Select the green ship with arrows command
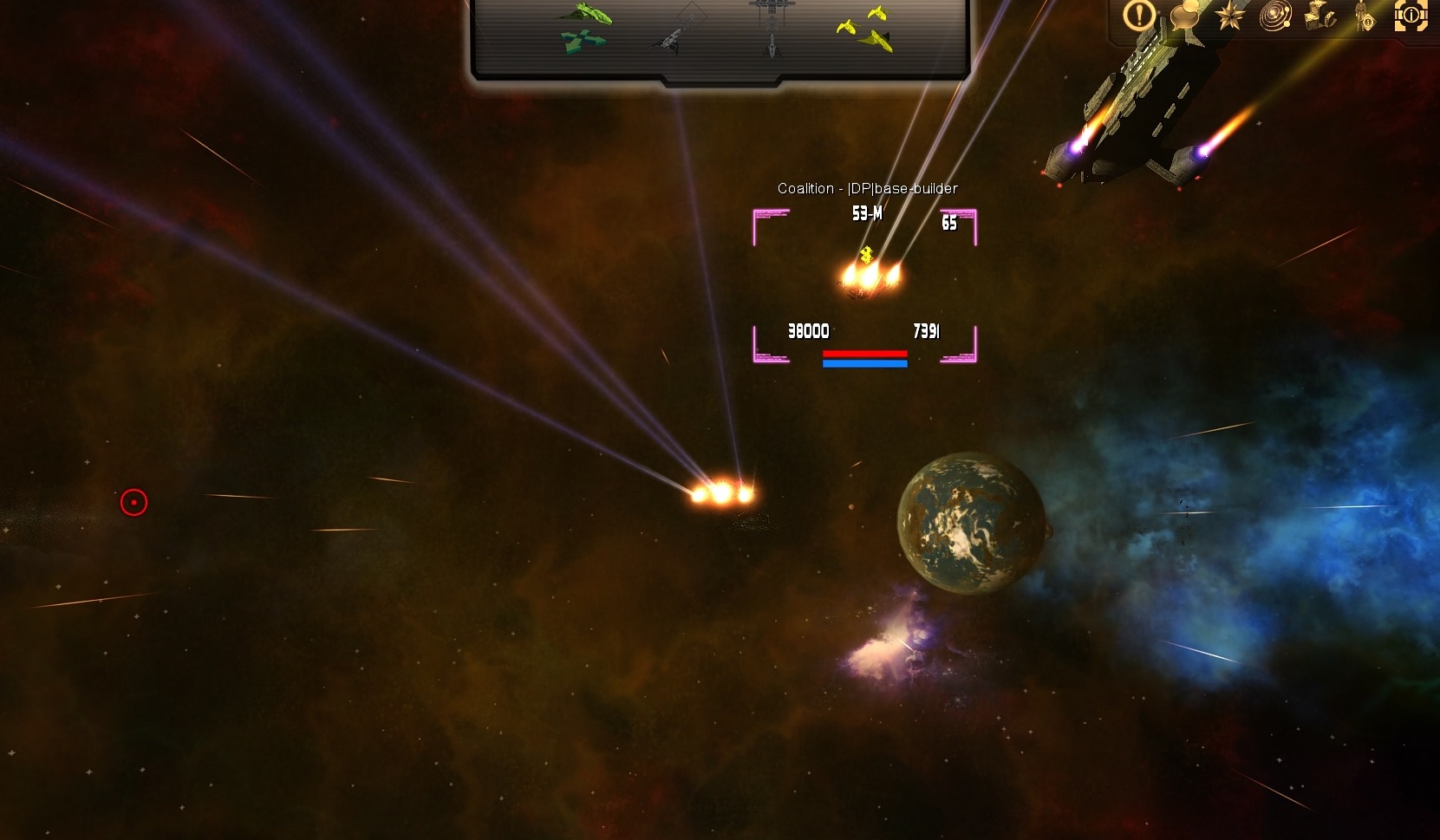Screen dimensions: 1440x840 pyautogui.click(x=583, y=28)
